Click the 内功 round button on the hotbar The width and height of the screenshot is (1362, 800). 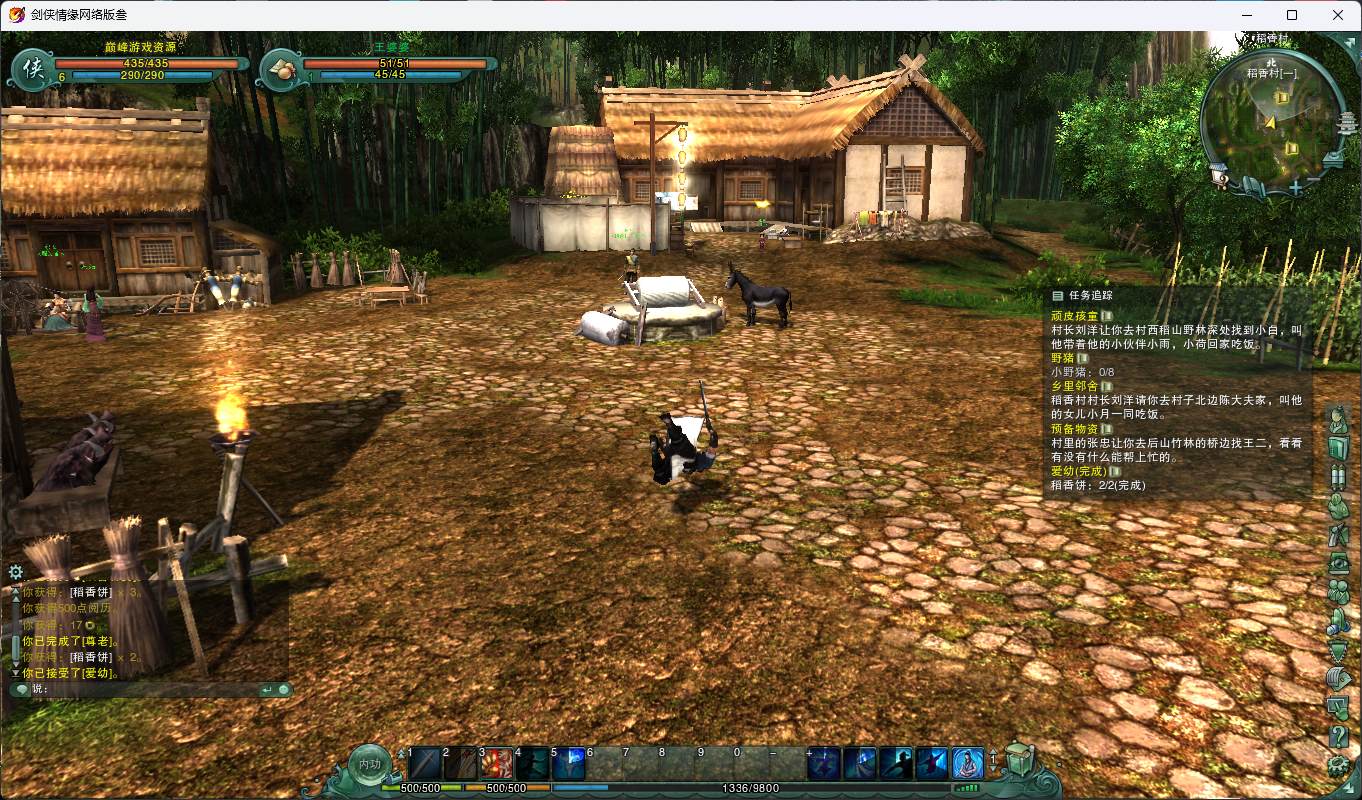369,765
